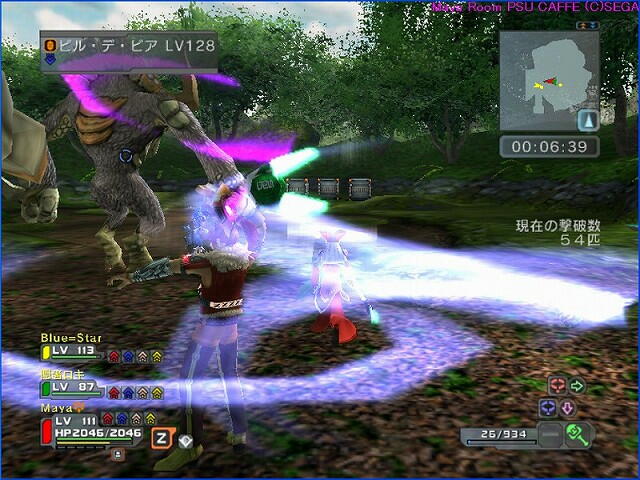The height and width of the screenshot is (480, 640).
Task: Select the green hammer weapon slot
Action: pos(579,434)
